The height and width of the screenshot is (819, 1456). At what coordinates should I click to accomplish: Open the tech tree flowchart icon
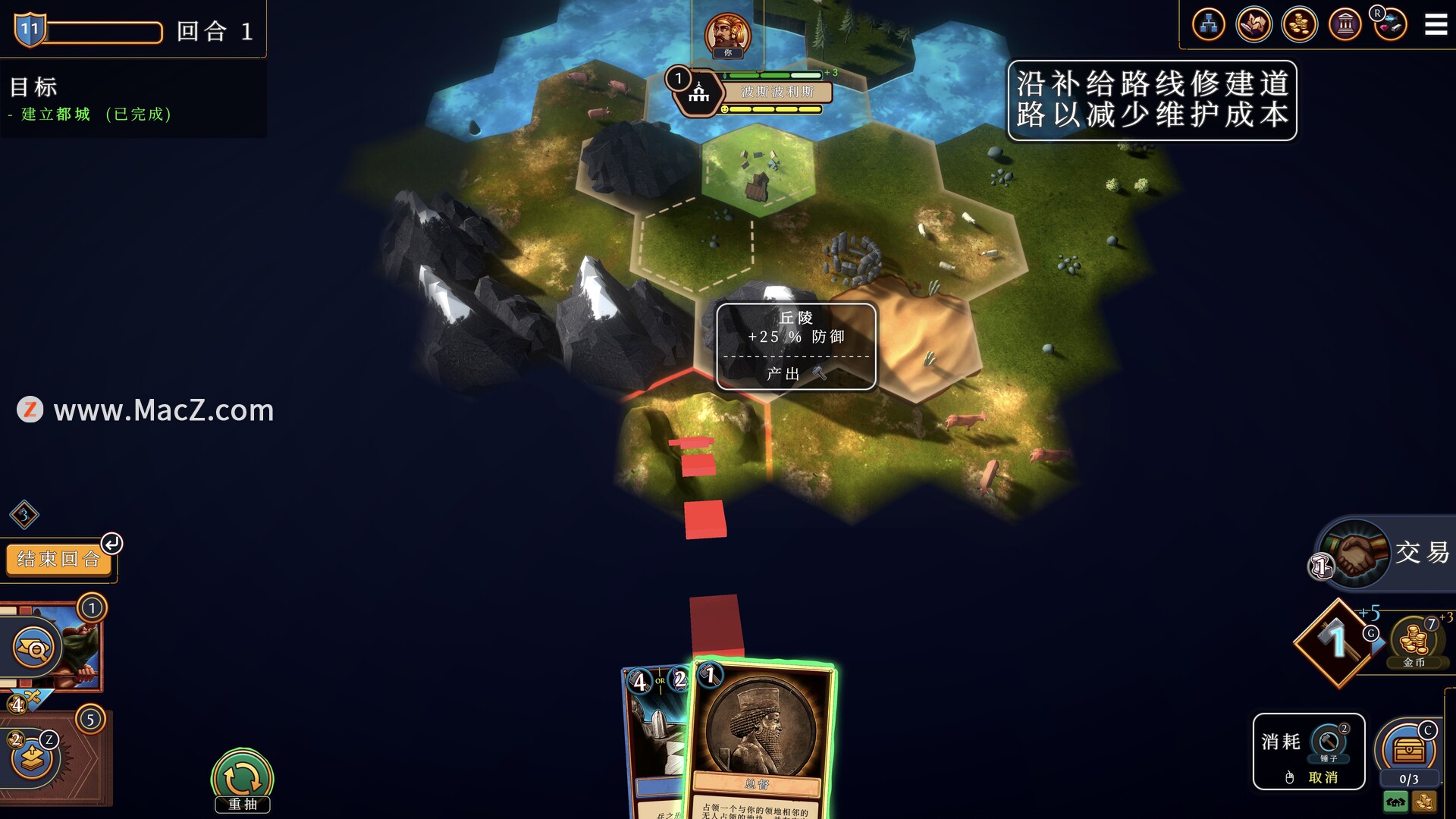1208,25
